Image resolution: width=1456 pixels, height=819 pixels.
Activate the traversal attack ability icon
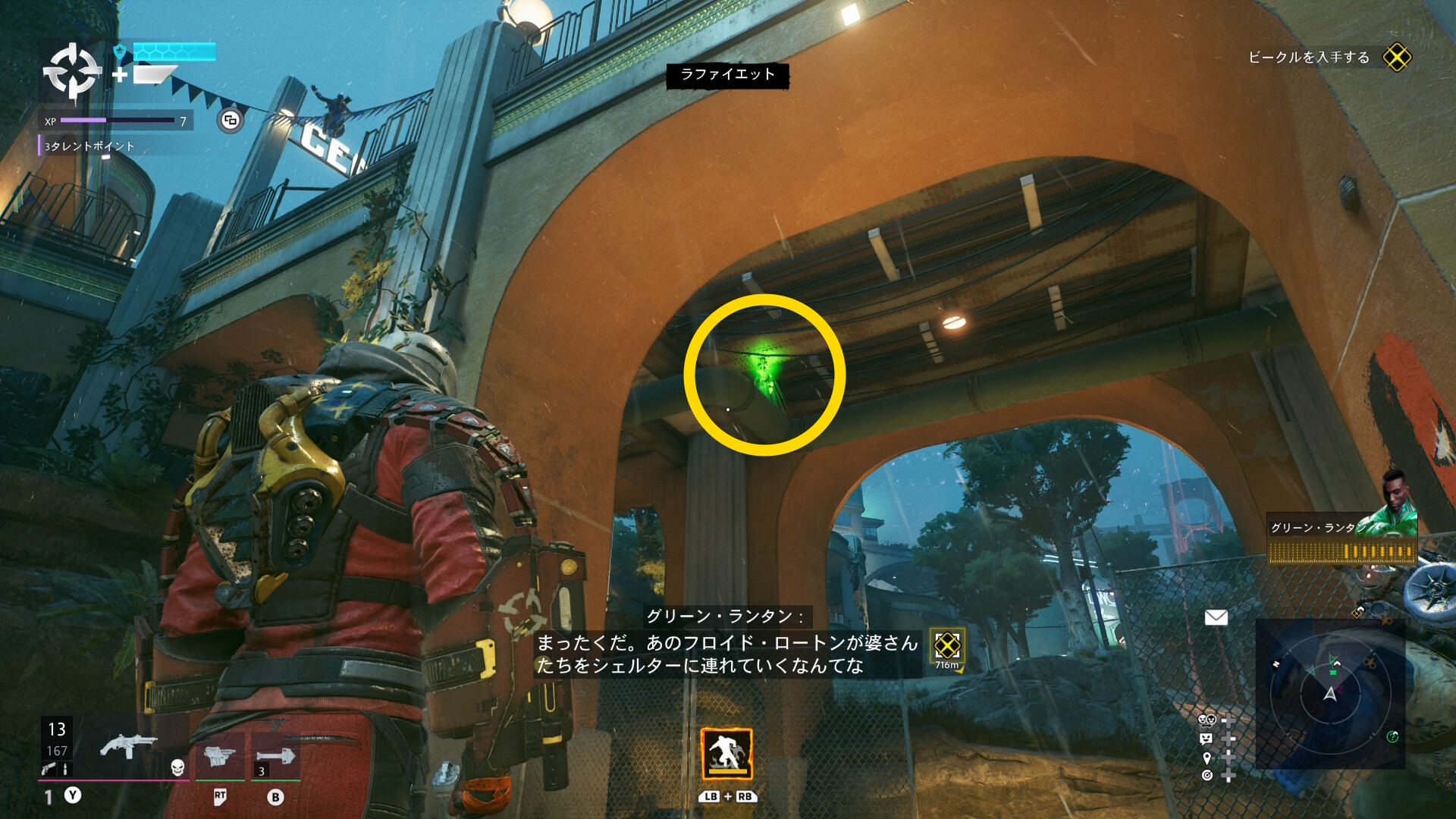point(726,754)
